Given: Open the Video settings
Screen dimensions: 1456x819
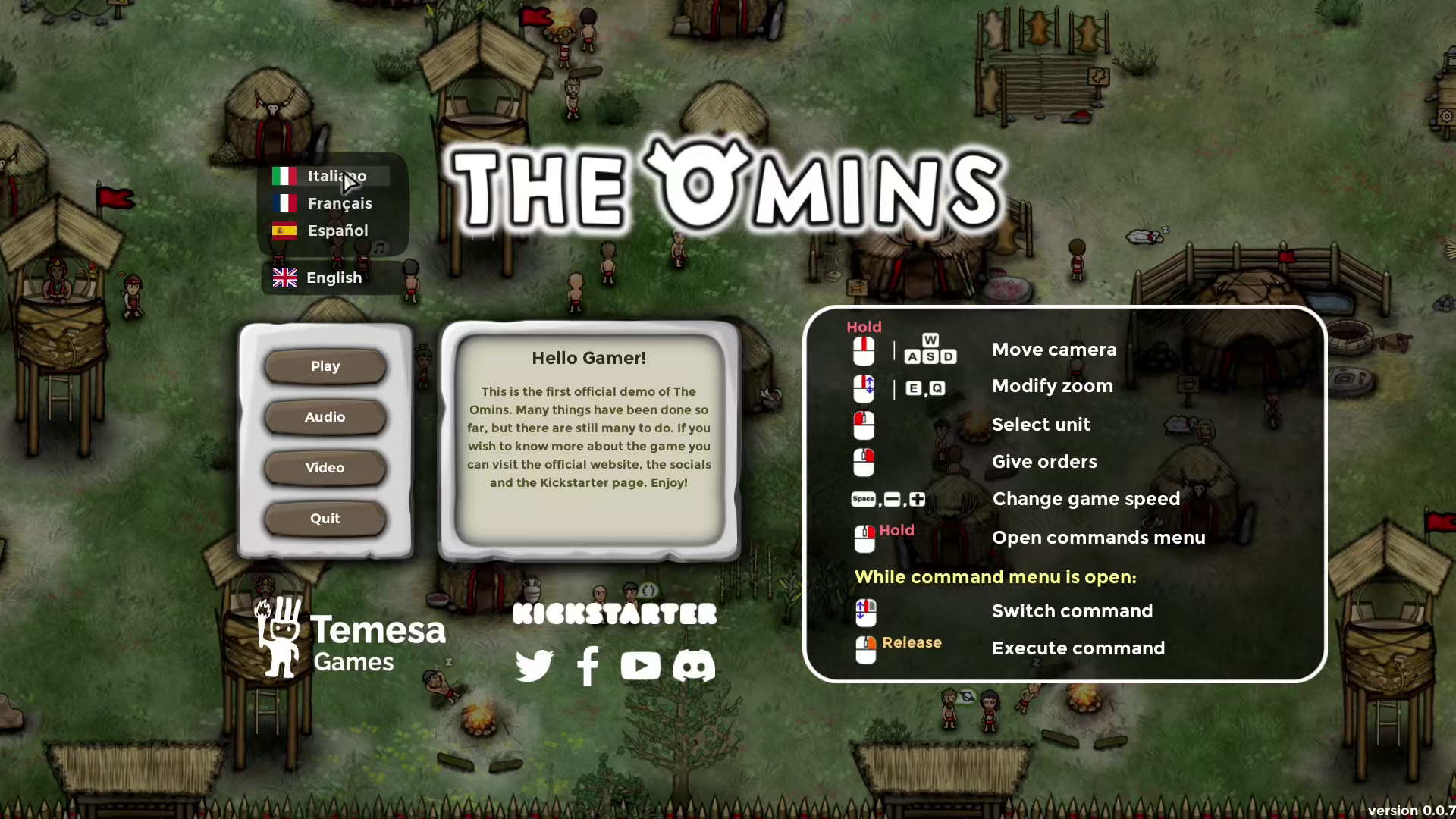Looking at the screenshot, I should (325, 467).
